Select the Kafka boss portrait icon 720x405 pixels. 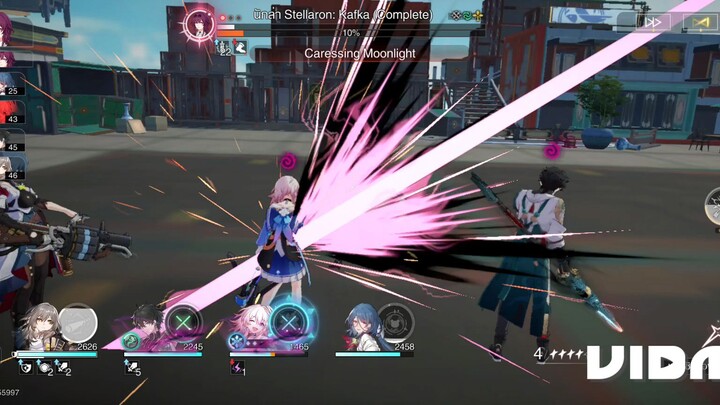coord(197,24)
